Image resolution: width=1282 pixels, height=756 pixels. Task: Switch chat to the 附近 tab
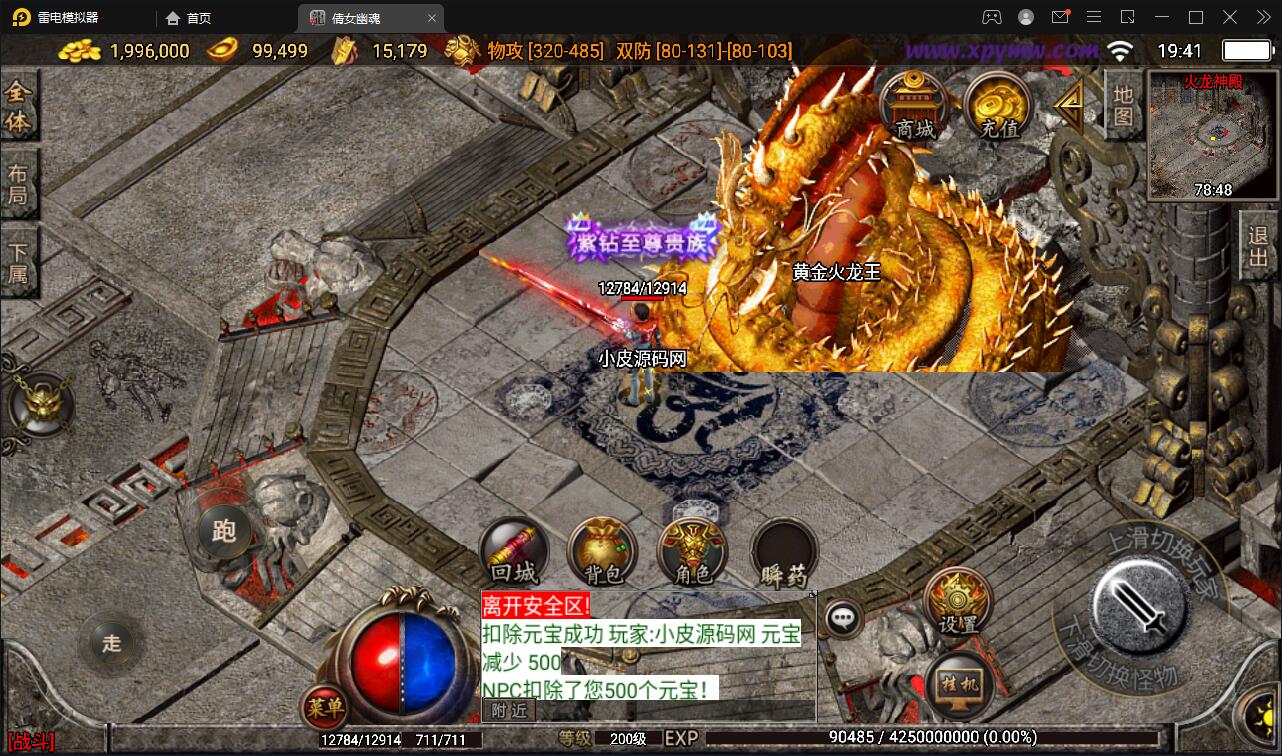509,709
